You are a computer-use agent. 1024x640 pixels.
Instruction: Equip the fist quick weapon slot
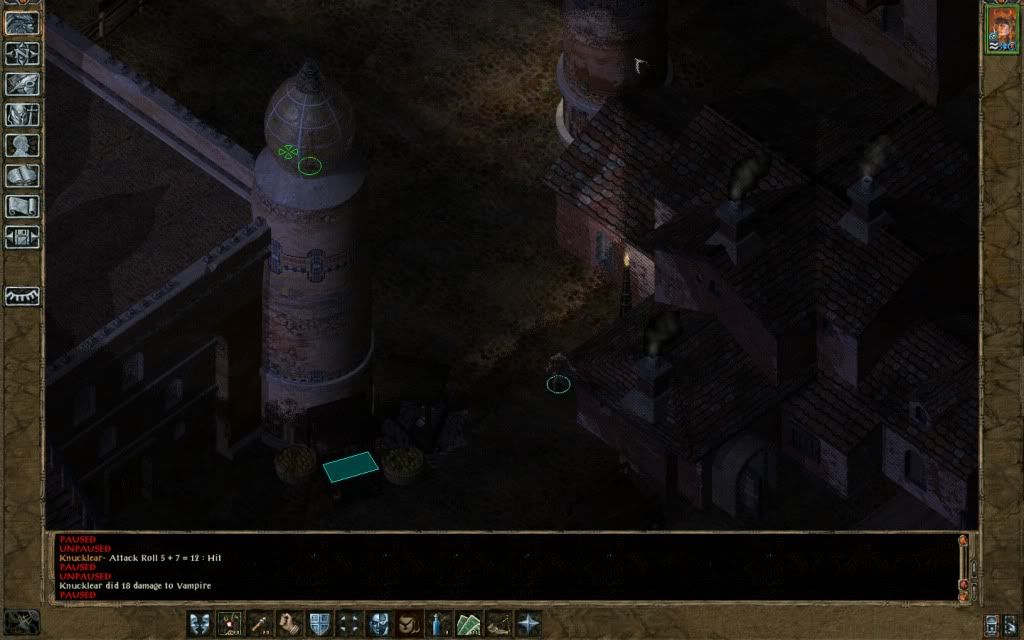(290, 623)
